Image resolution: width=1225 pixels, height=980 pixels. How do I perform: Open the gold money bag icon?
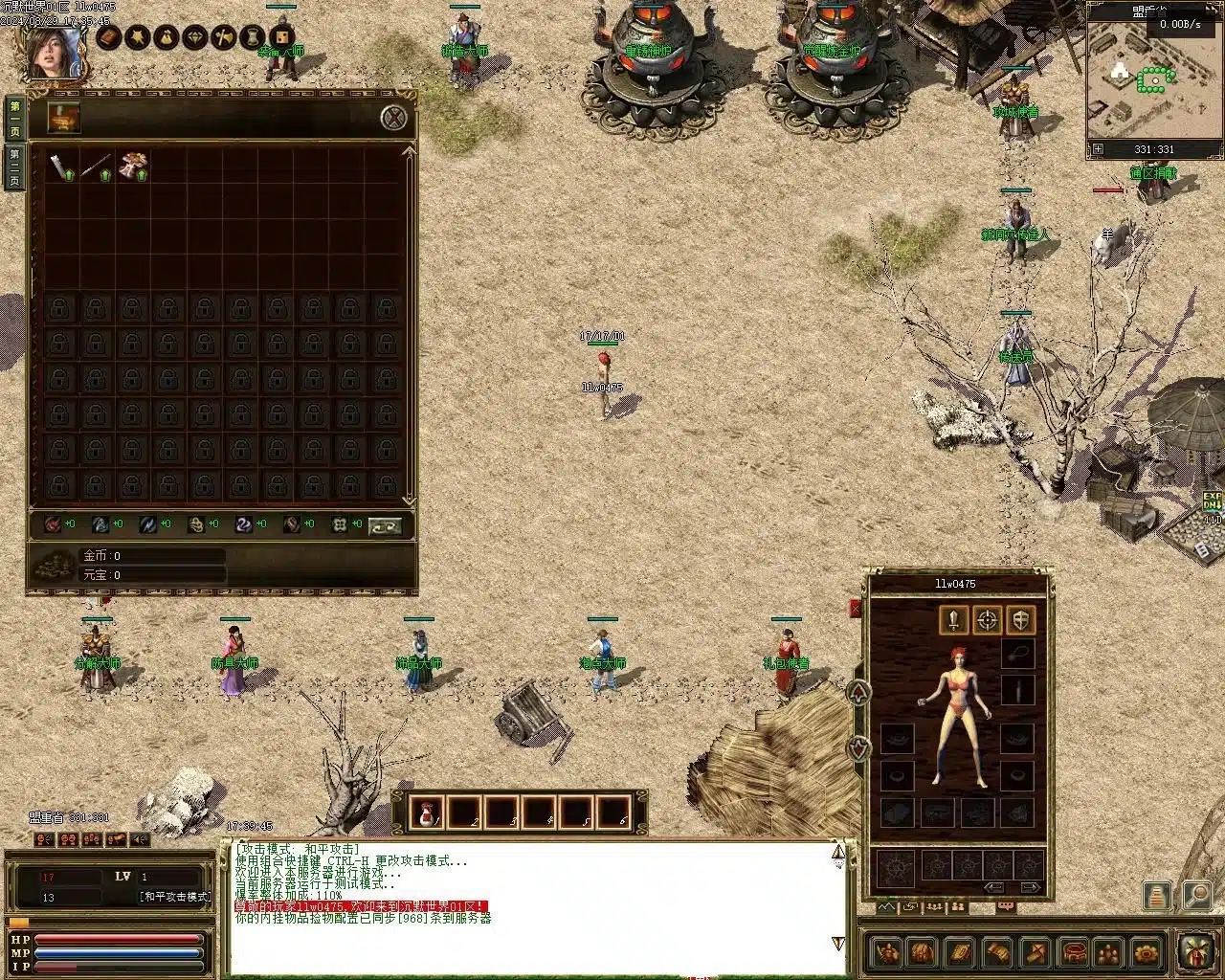(167, 37)
